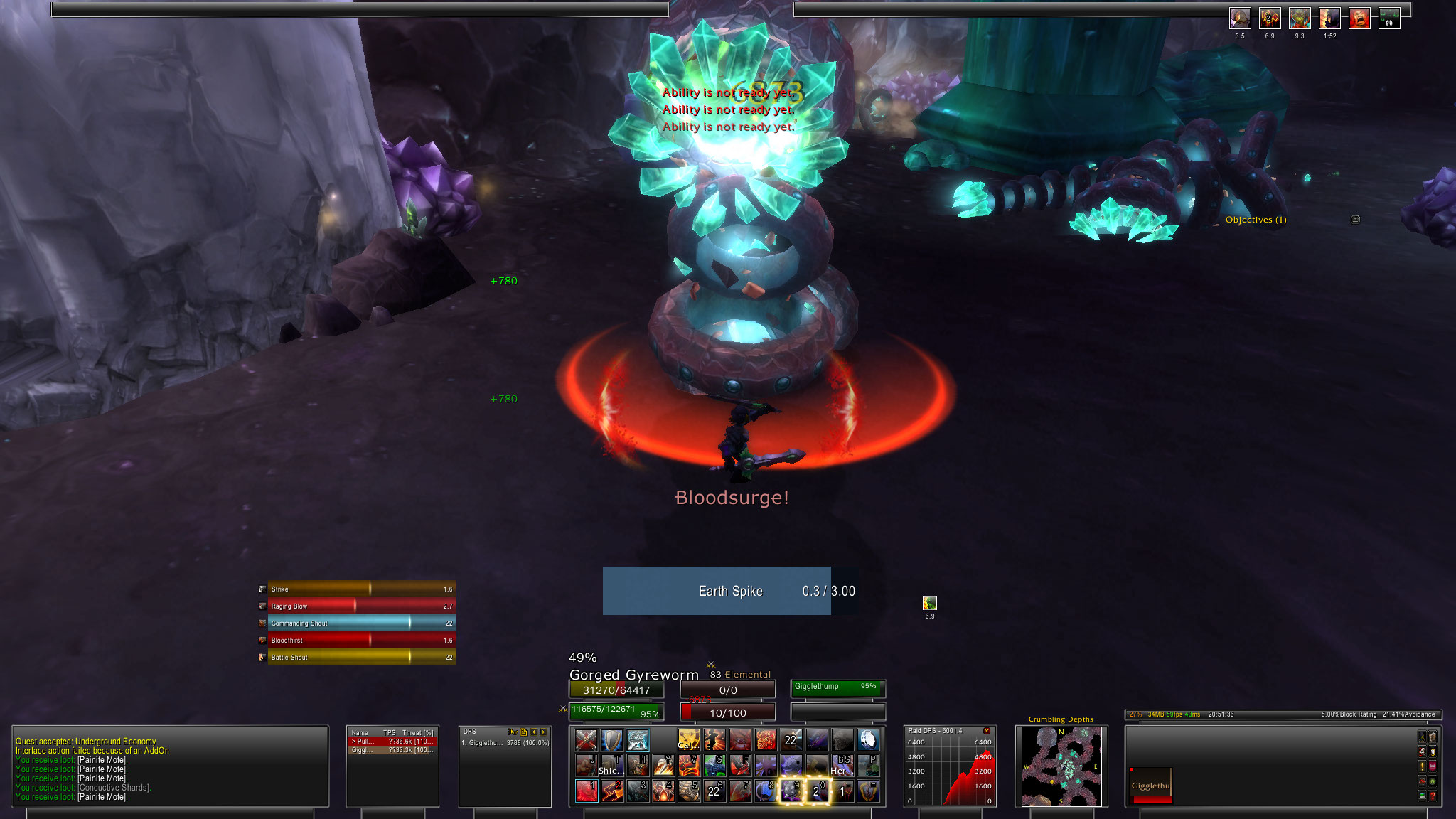Select the Gigglethump raid frame
The image size is (1456, 819).
[x=1150, y=786]
